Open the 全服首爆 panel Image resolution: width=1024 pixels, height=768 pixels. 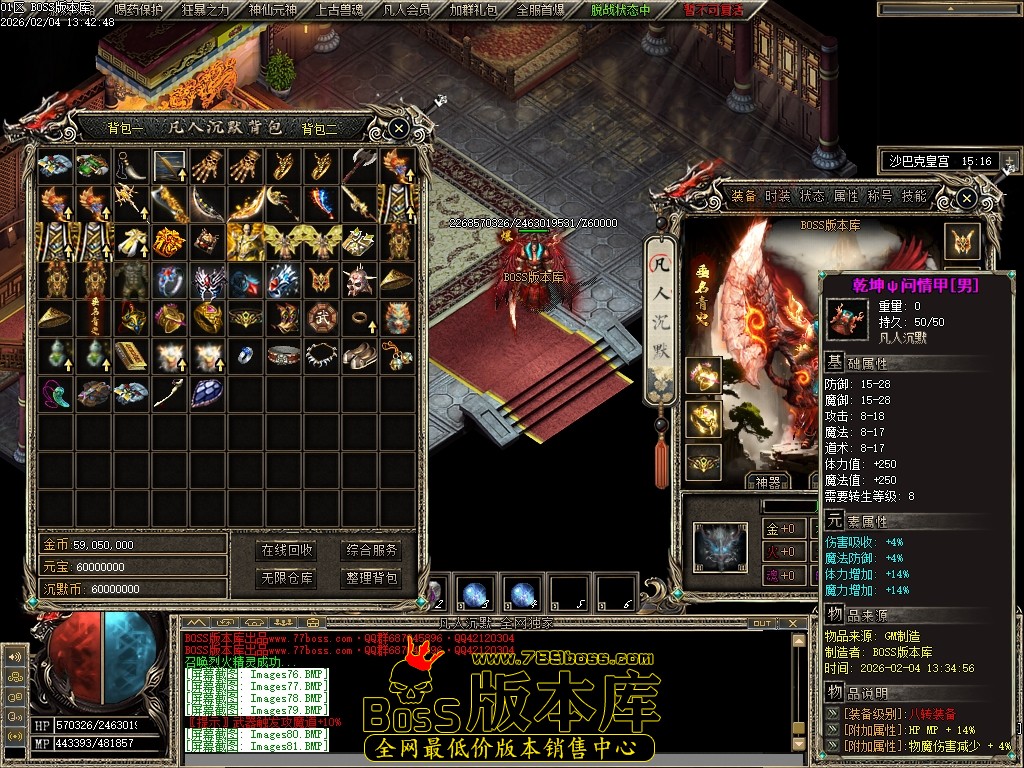pyautogui.click(x=541, y=10)
